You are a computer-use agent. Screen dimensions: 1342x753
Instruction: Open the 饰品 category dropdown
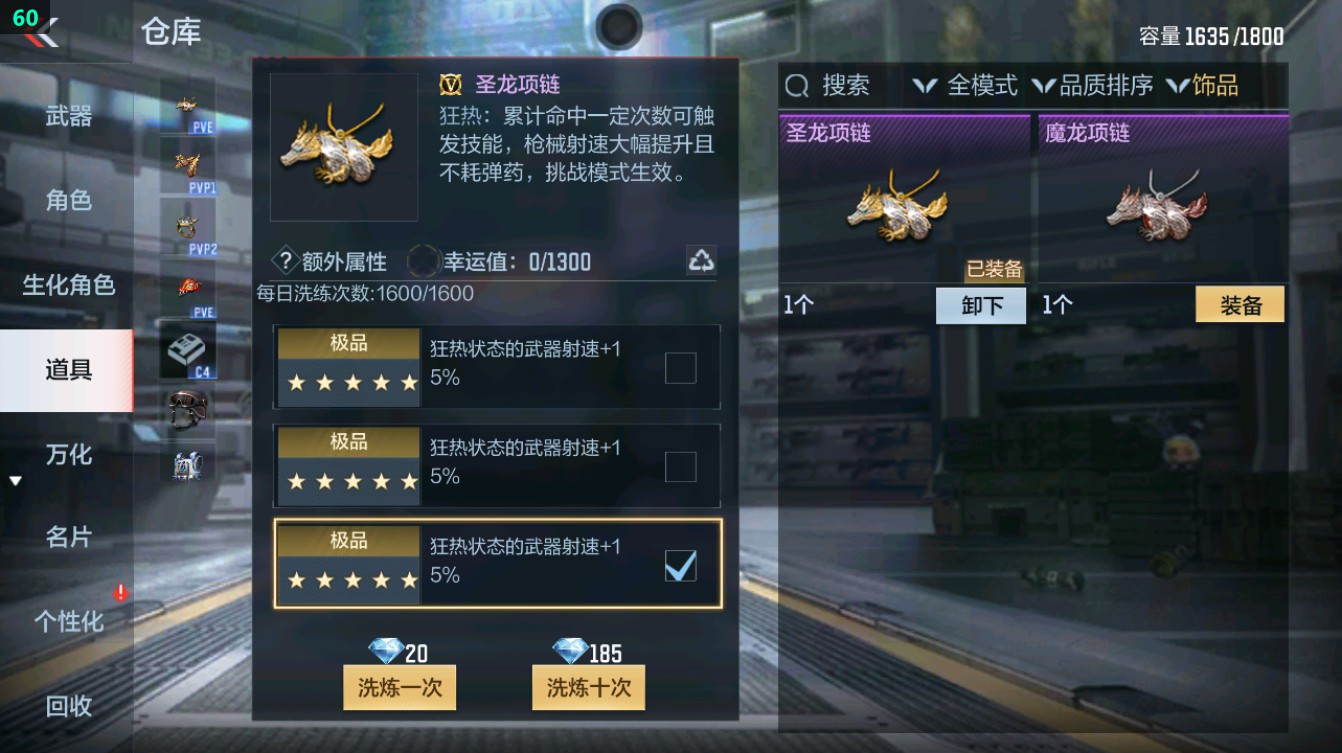(x=1215, y=86)
